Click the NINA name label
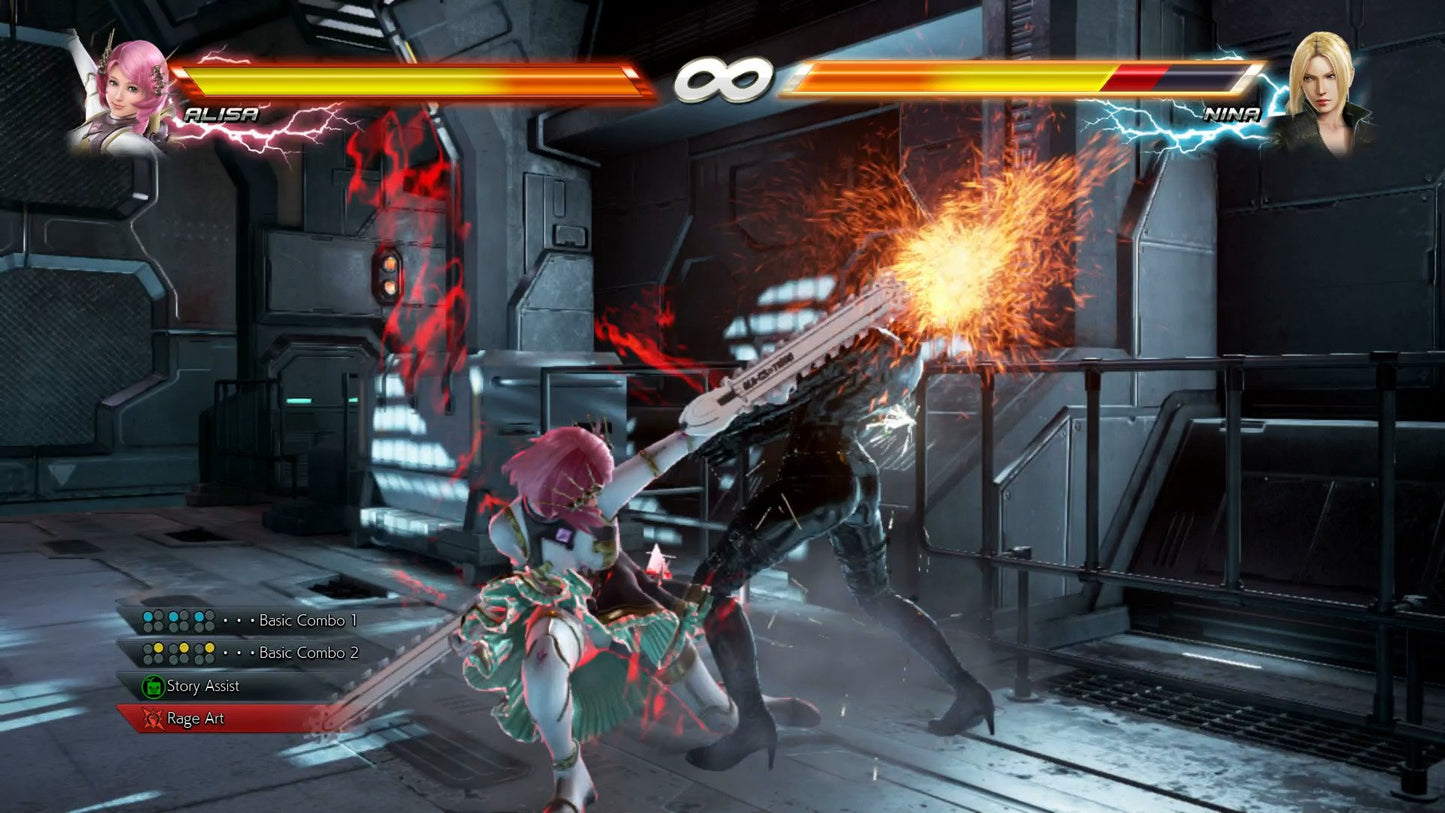The height and width of the screenshot is (813, 1445). coord(1233,113)
